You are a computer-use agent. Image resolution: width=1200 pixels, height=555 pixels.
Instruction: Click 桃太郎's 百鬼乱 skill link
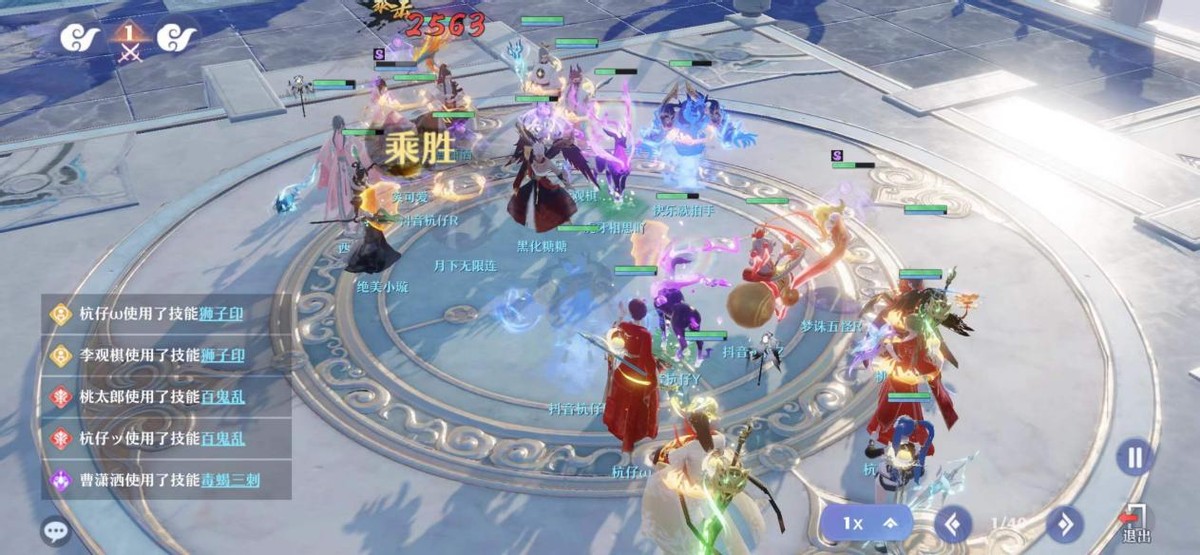222,397
